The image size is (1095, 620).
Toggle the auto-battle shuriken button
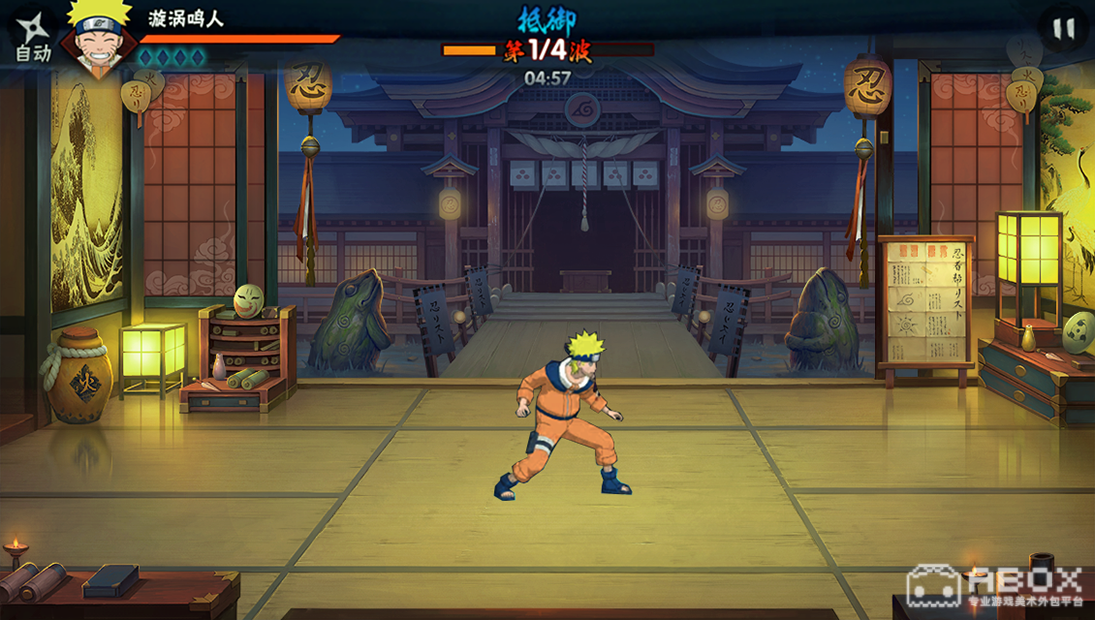(x=32, y=37)
